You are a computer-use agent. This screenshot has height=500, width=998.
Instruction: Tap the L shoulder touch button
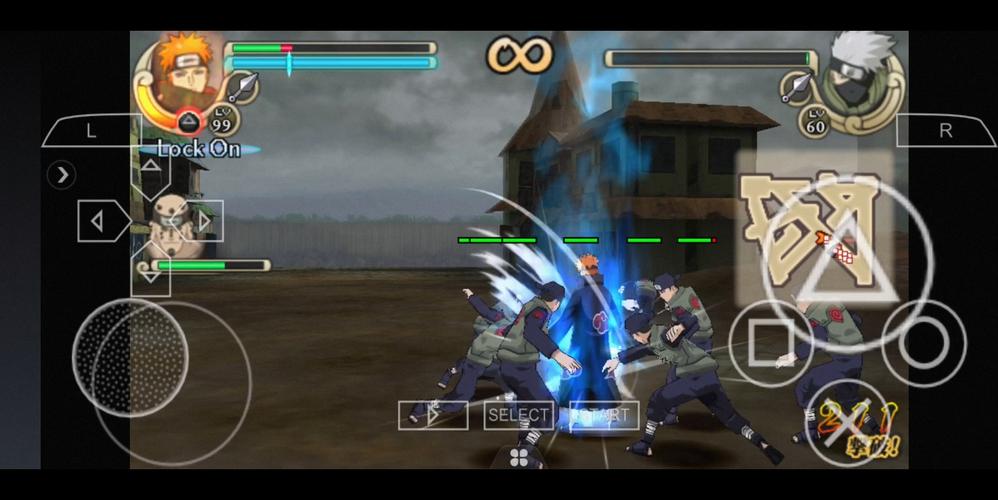[x=91, y=131]
